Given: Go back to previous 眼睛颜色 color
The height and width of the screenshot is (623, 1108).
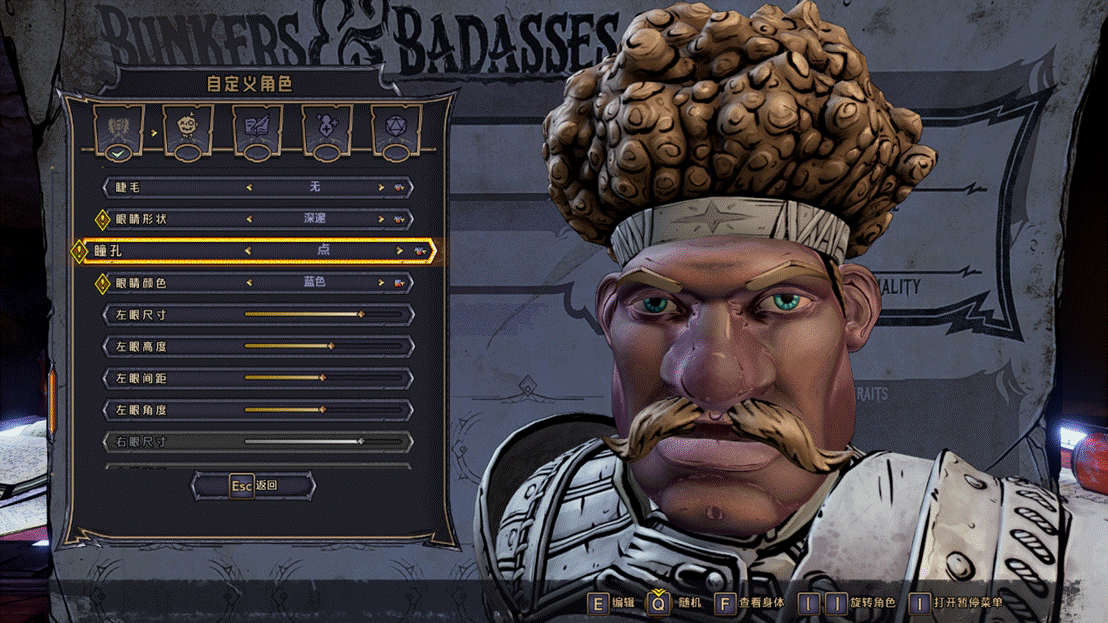Looking at the screenshot, I should (x=249, y=283).
